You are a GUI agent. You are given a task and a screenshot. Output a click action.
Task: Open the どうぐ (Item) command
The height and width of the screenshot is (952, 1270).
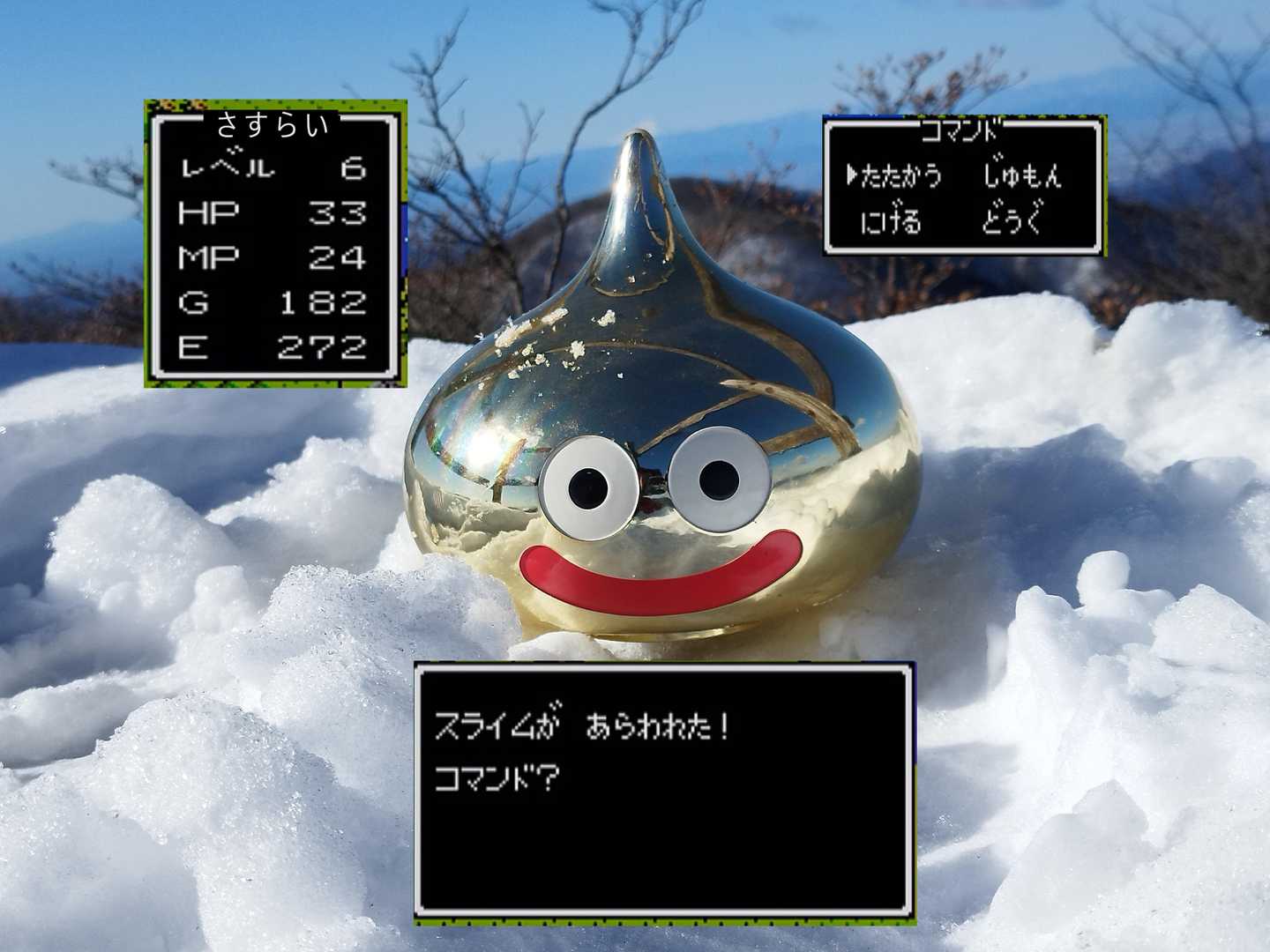point(1012,220)
